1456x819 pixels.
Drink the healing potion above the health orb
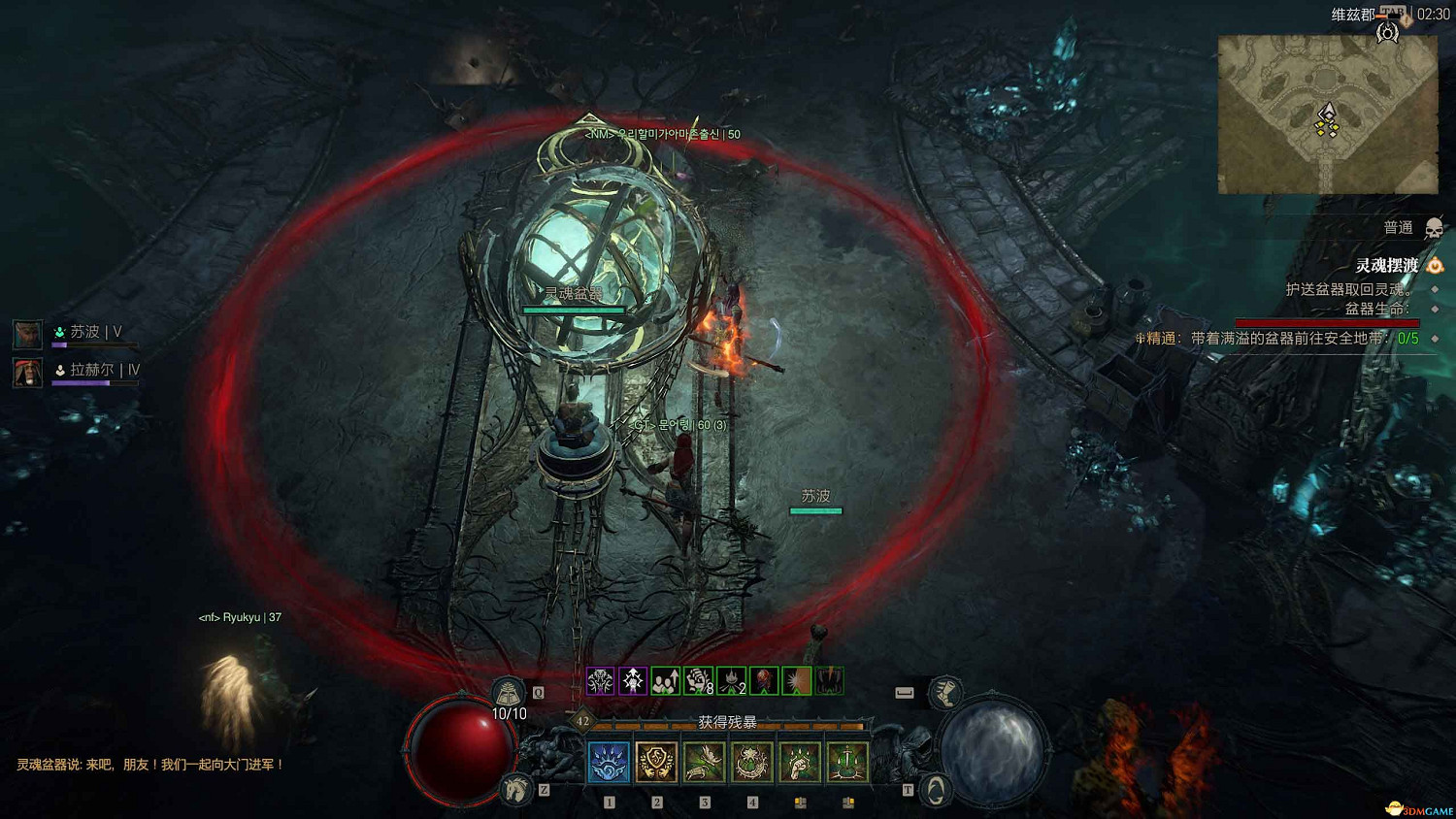(508, 693)
